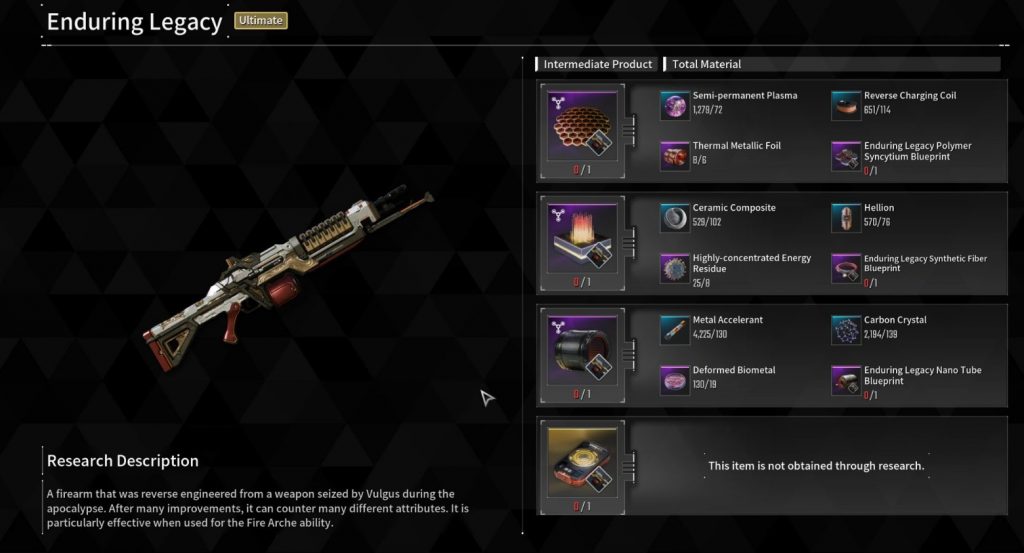This screenshot has height=553, width=1024.
Task: Click the Semi-permanent Plasma material icon
Action: [x=674, y=105]
